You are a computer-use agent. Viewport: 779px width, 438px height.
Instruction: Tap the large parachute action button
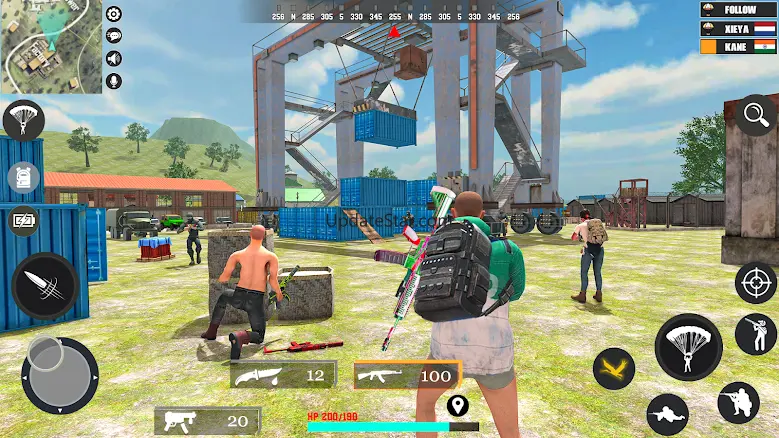coord(688,346)
